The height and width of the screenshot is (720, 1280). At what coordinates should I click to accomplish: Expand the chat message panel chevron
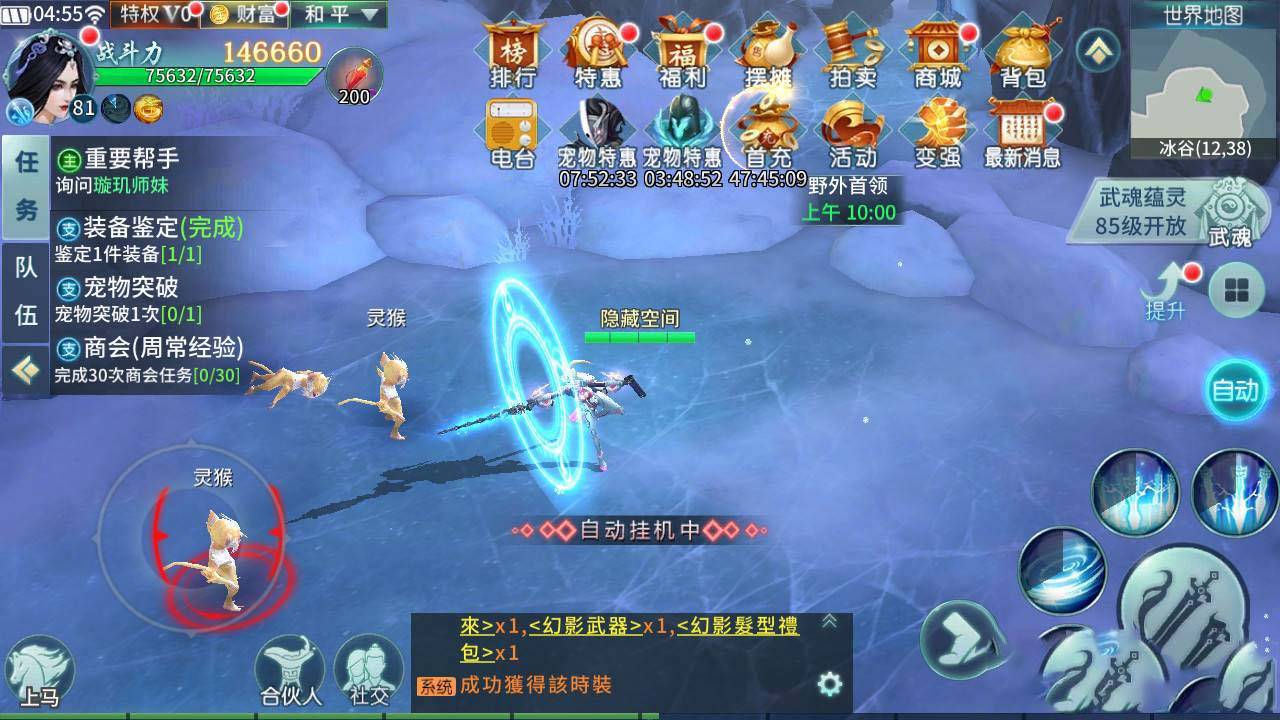click(x=830, y=621)
